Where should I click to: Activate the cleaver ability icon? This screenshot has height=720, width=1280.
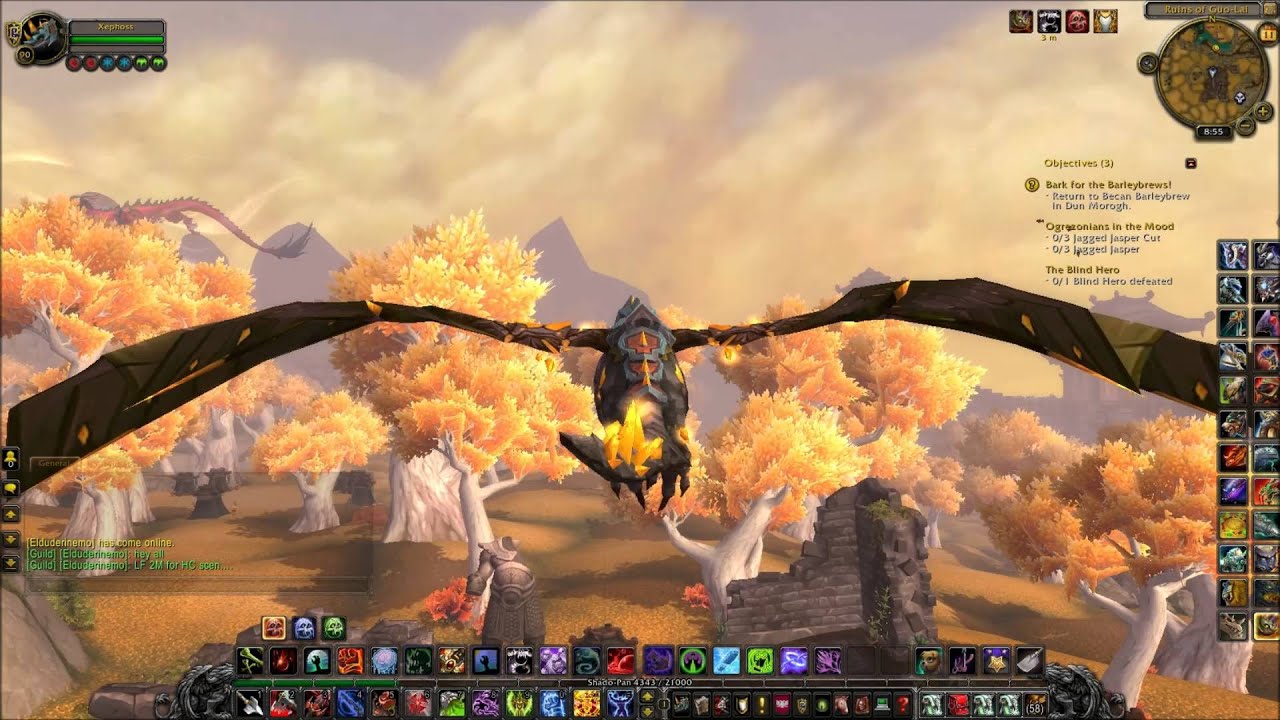(x=1029, y=660)
